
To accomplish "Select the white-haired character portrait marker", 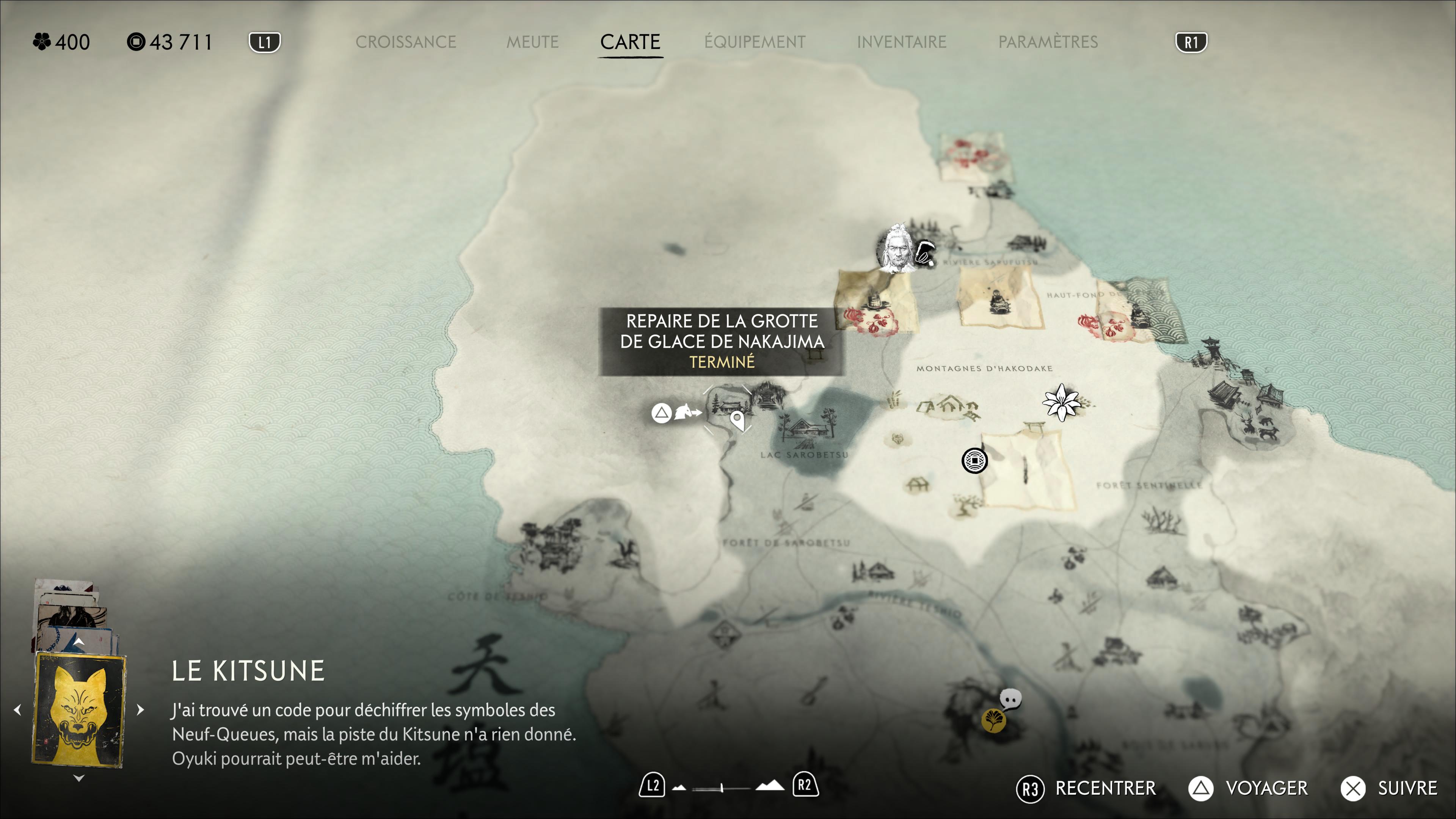I will tap(896, 249).
